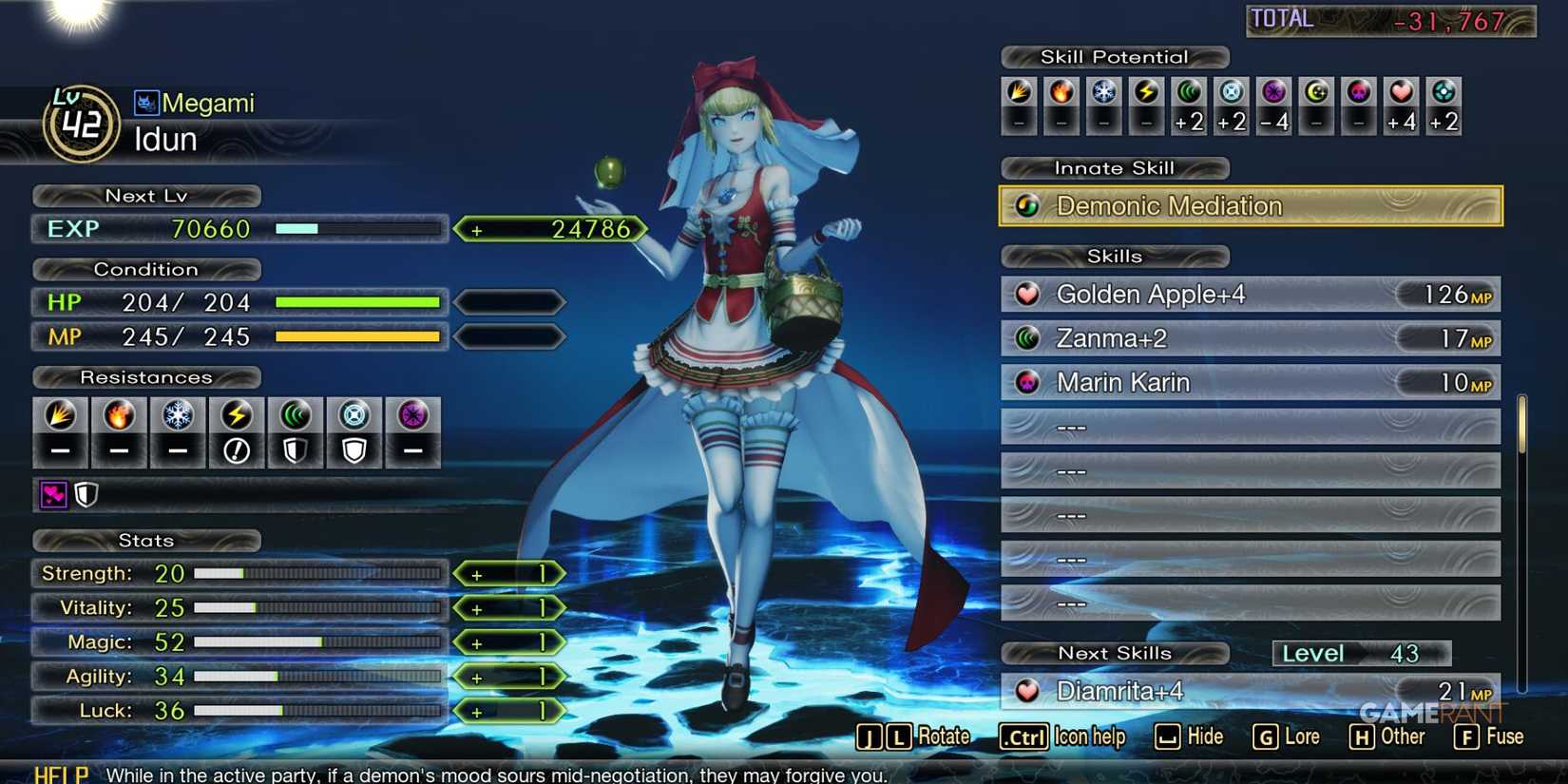Expand the Other options menu
1568x784 pixels.
(1386, 736)
